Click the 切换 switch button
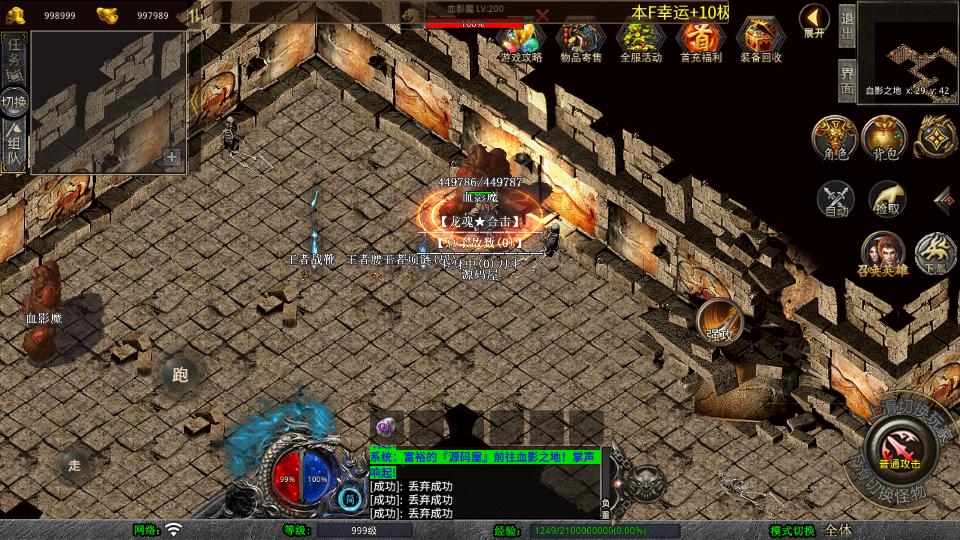 coord(14,101)
